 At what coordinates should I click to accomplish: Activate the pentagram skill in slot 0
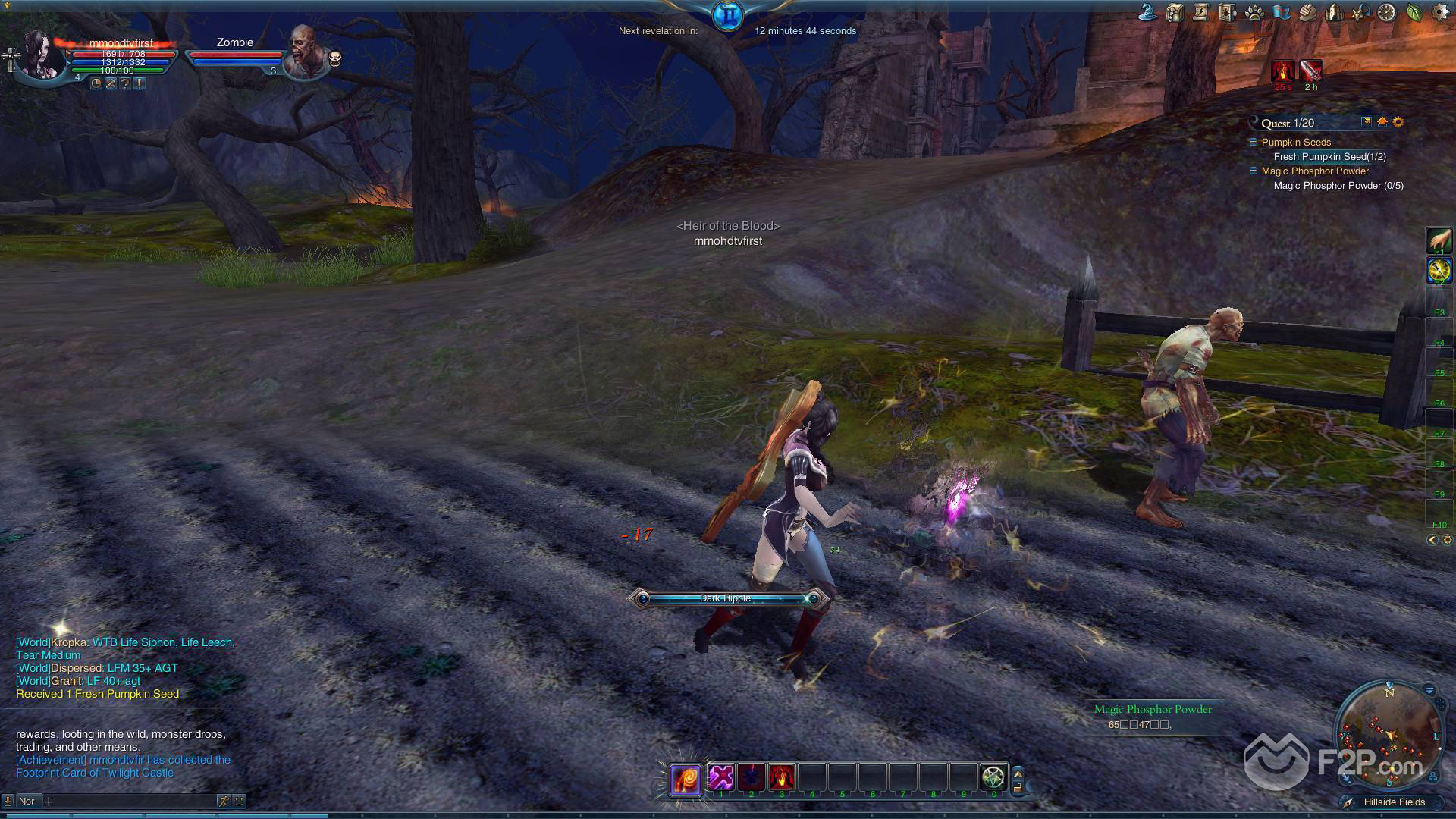point(993,777)
